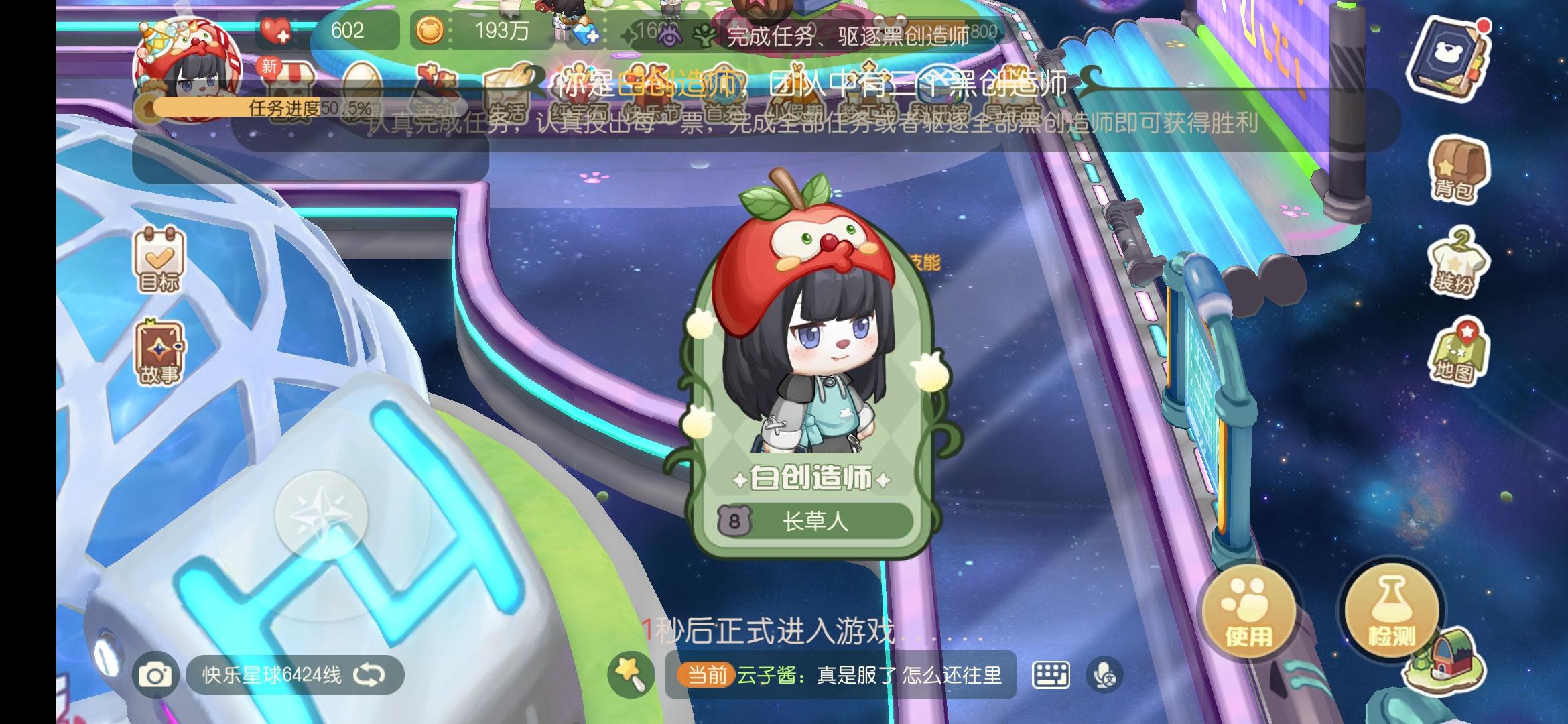Open the 目标 goals panel
The image size is (1568, 724).
click(161, 261)
